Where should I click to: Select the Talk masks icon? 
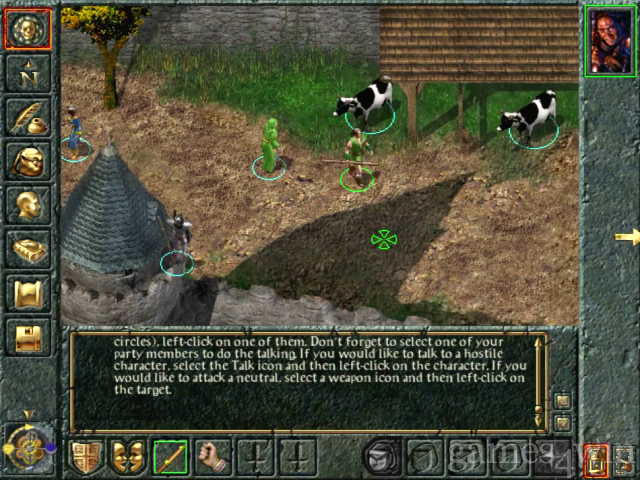pos(128,457)
